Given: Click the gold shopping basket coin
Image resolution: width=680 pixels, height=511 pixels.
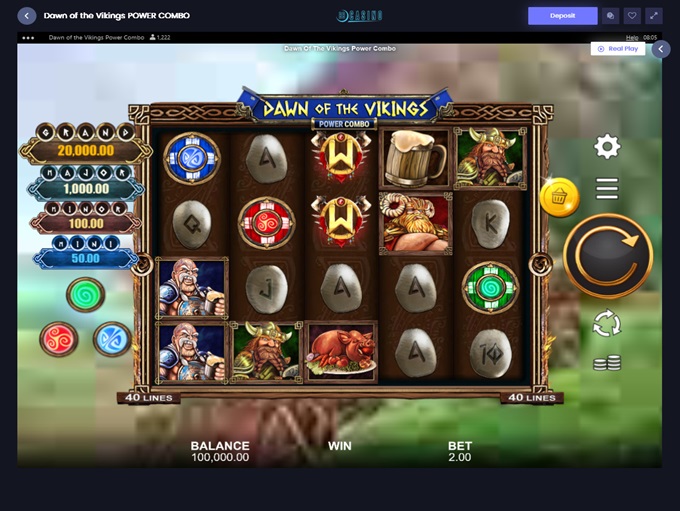Looking at the screenshot, I should coord(559,198).
